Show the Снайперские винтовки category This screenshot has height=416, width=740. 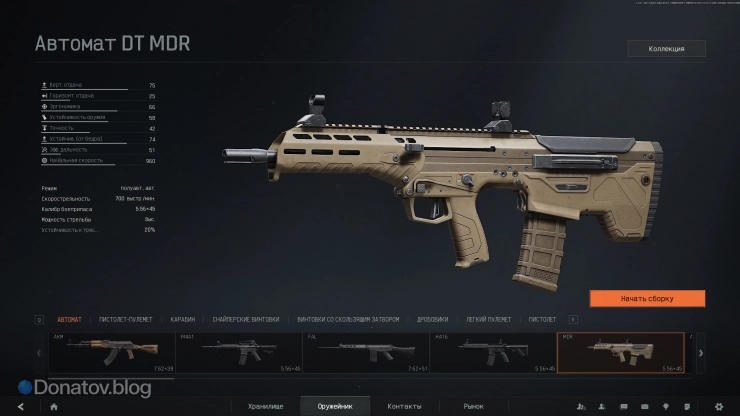coord(246,319)
